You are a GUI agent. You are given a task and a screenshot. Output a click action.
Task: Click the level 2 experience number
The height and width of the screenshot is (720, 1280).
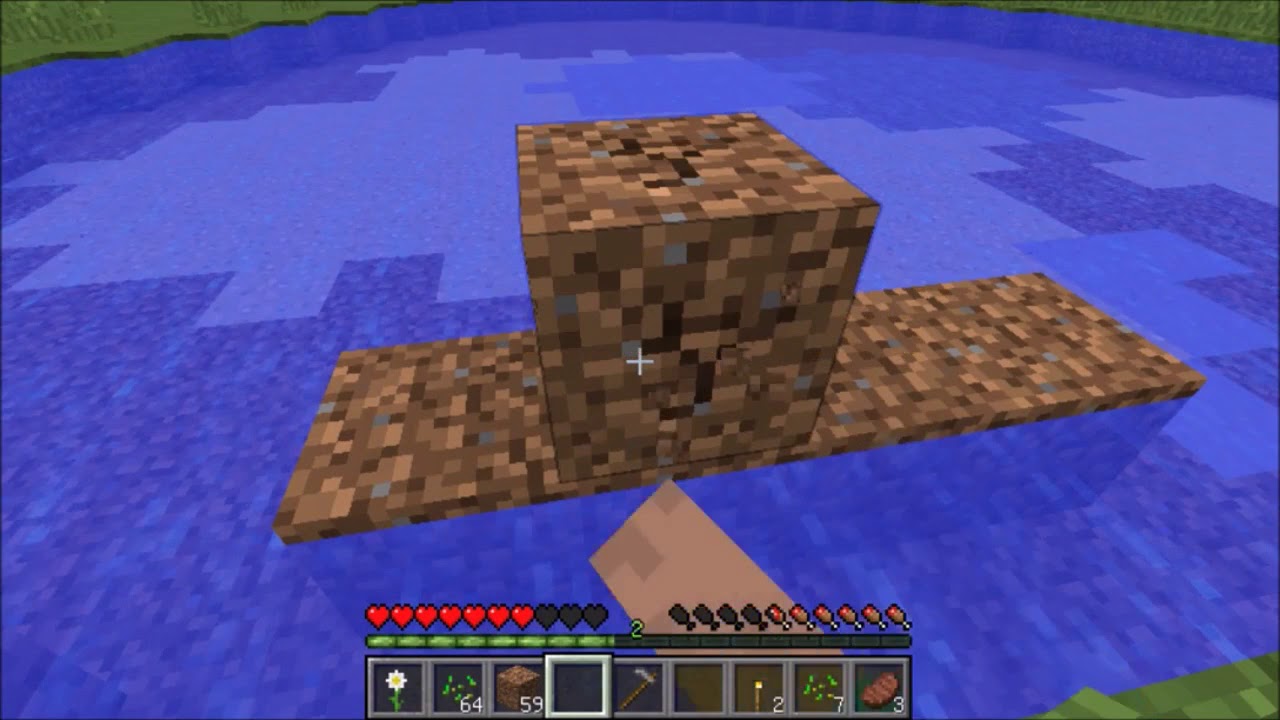(637, 630)
